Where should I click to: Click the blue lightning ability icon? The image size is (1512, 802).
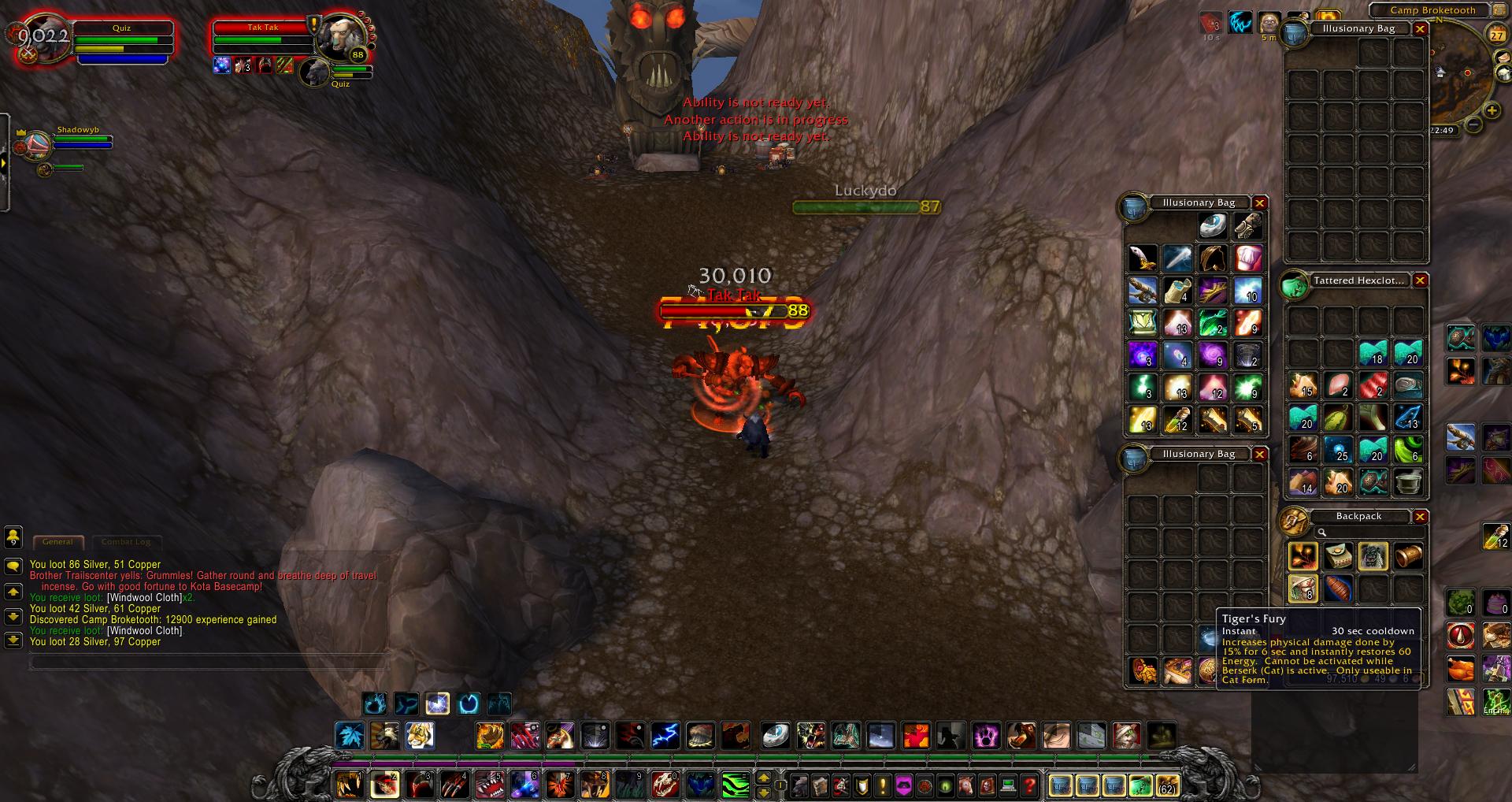click(x=665, y=736)
